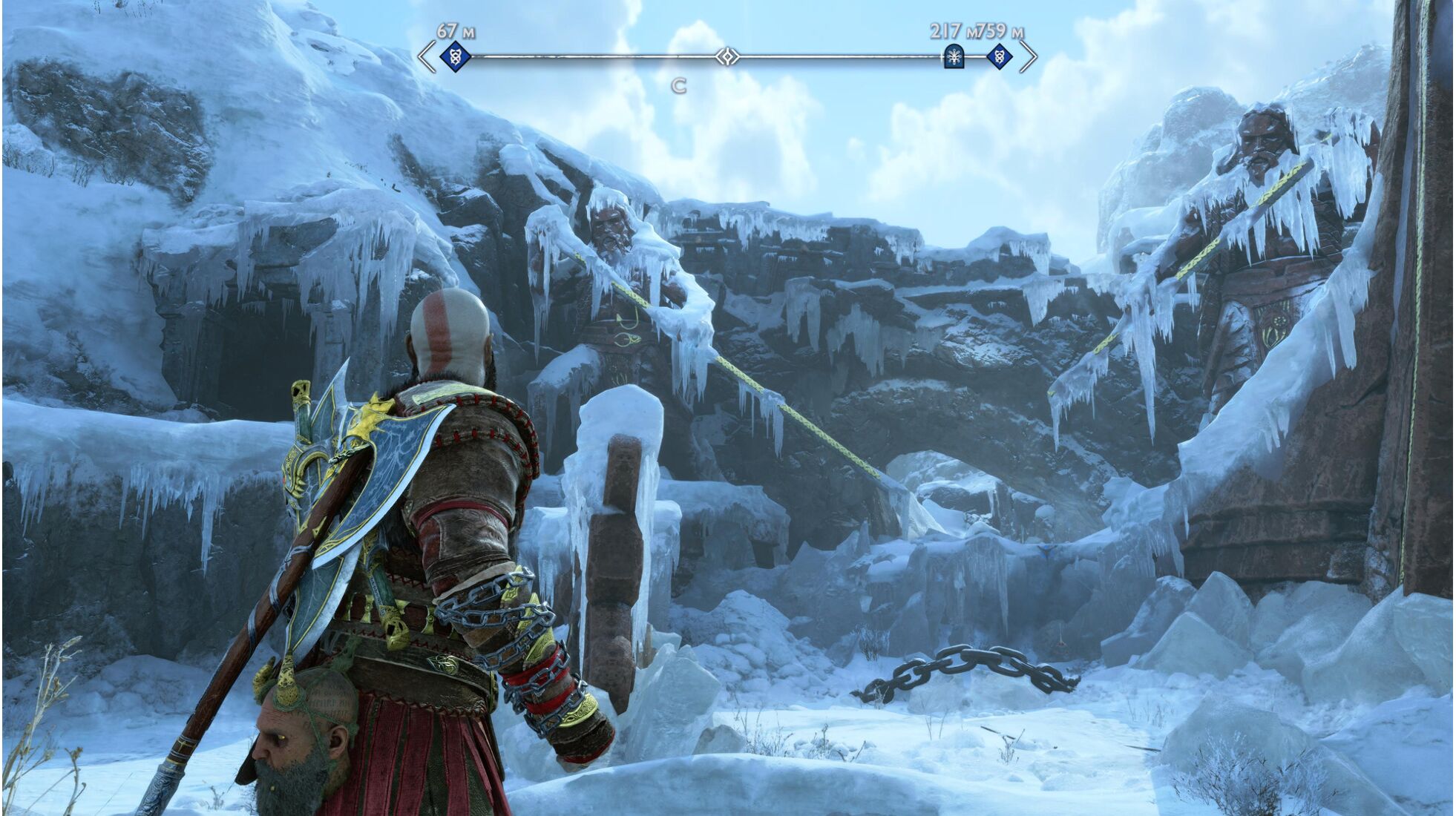The image size is (1456, 816).
Task: Select the 67 м blue diamond compass marker
Action: point(455,56)
